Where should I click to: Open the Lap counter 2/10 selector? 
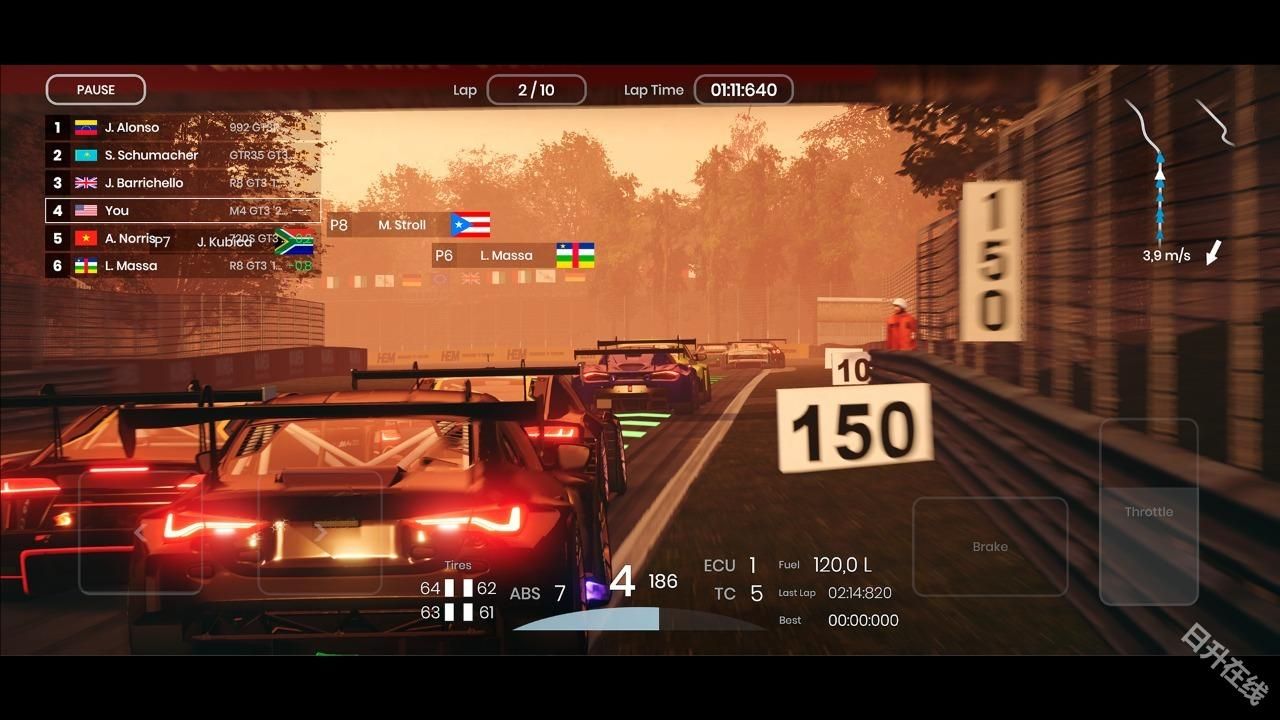tap(536, 89)
